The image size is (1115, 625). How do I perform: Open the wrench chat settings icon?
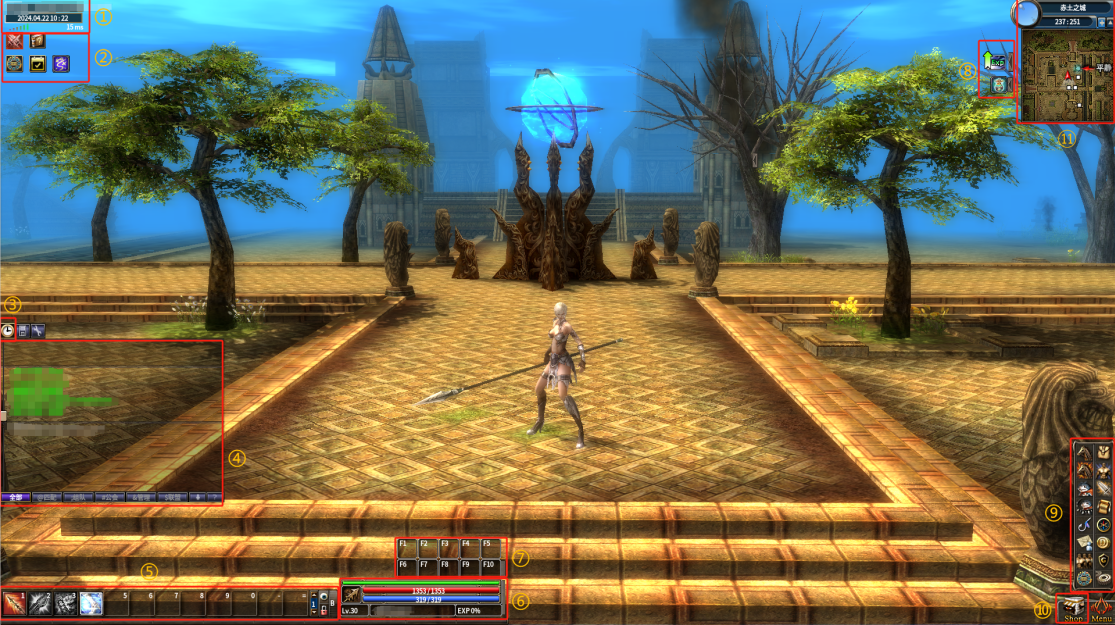coord(38,329)
